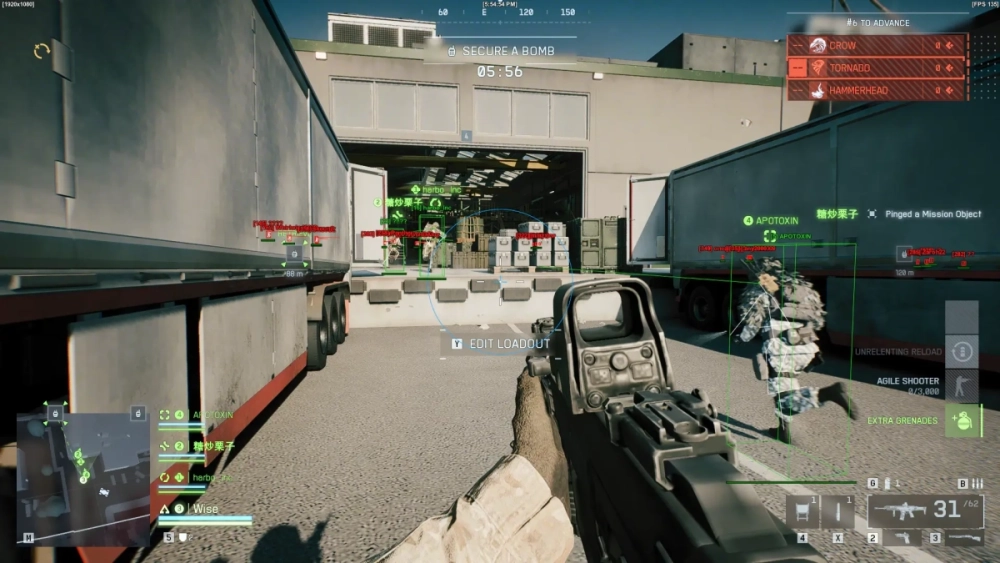
Task: Select the throwable stick gadget slot
Action: pos(838,512)
